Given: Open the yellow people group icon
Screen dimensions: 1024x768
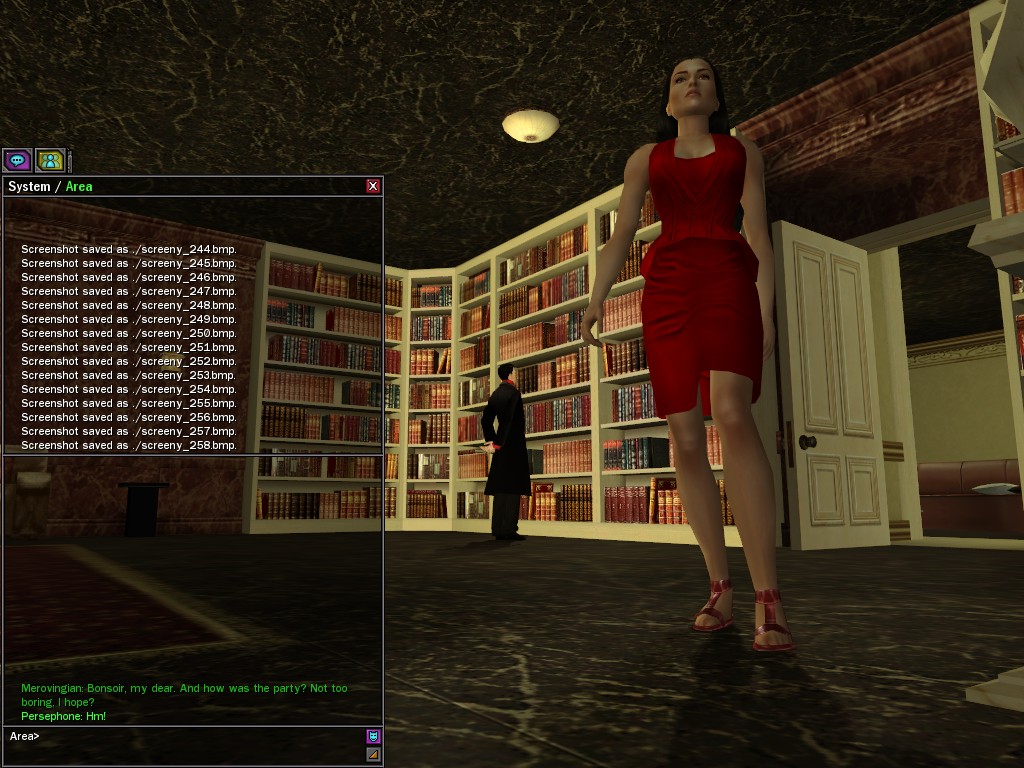Looking at the screenshot, I should tap(49, 160).
